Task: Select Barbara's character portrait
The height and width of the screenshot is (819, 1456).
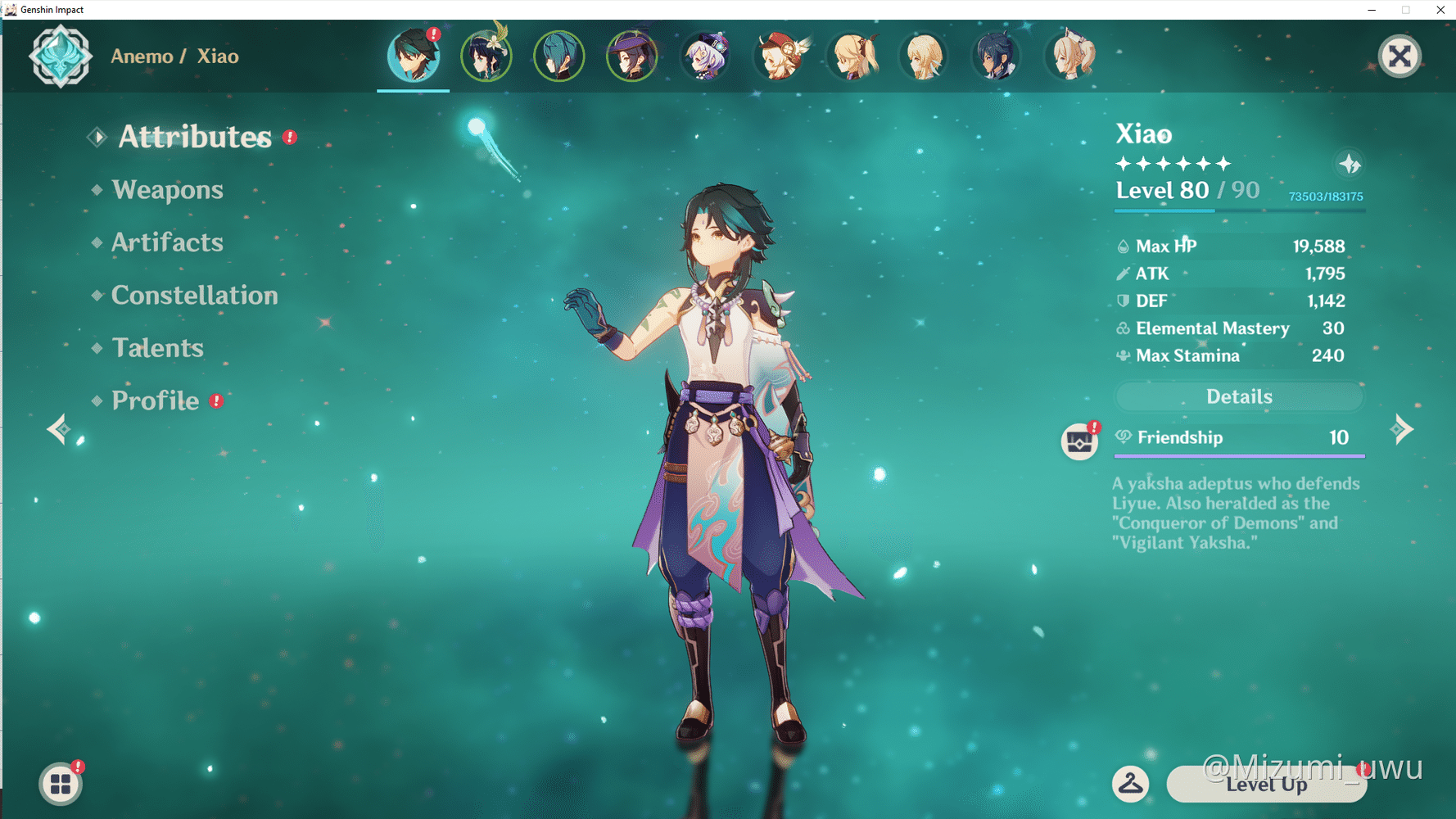Action: point(1069,57)
